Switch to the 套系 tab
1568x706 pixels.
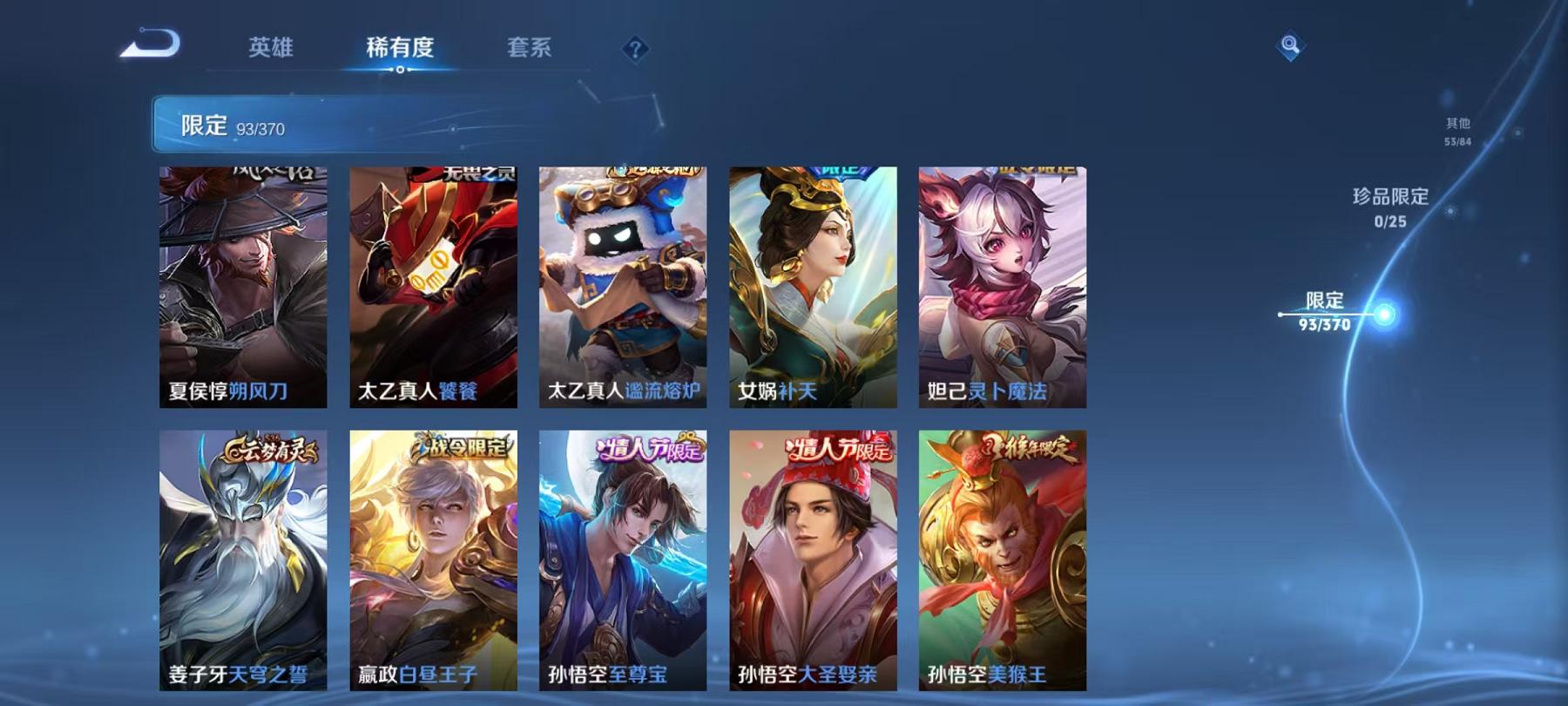point(531,50)
